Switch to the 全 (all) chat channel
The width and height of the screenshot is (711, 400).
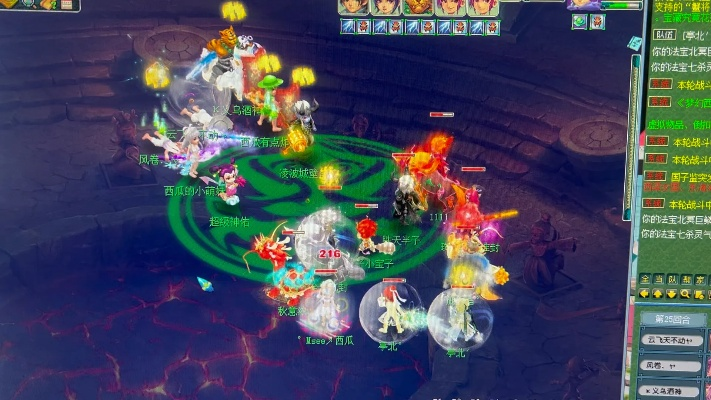645,279
